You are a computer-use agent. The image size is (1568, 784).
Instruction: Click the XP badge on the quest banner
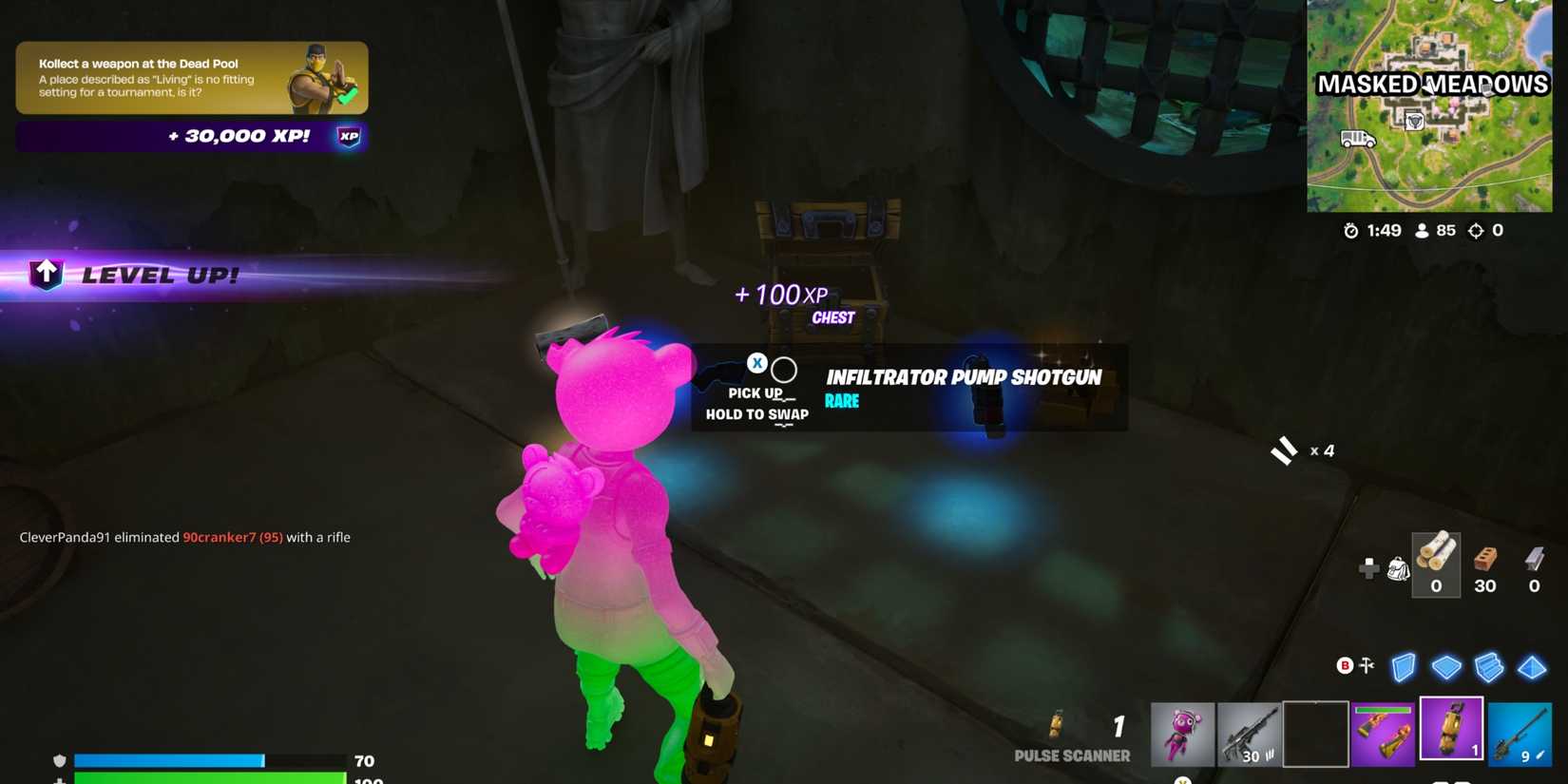348,136
